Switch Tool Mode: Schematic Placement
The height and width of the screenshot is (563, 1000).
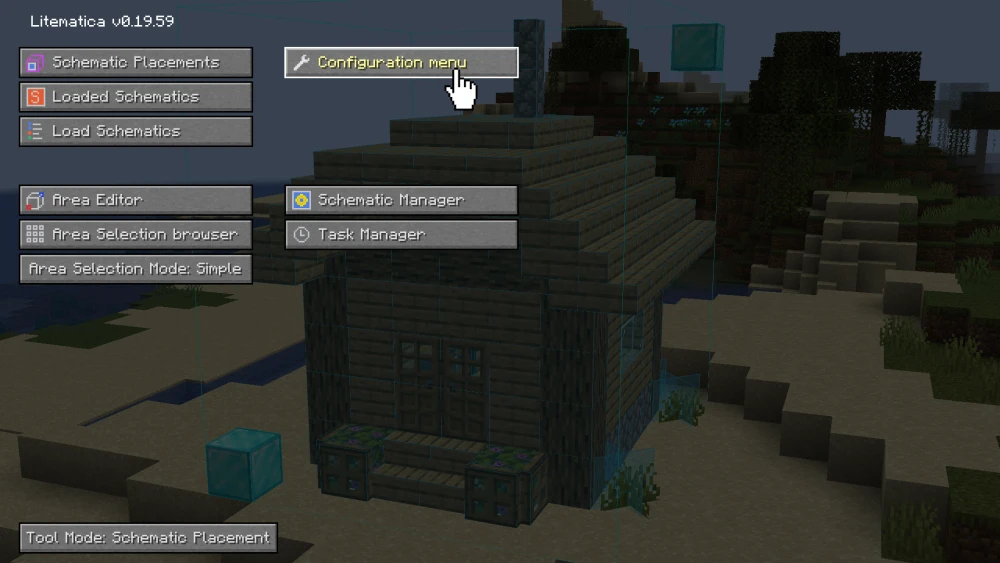coord(148,538)
